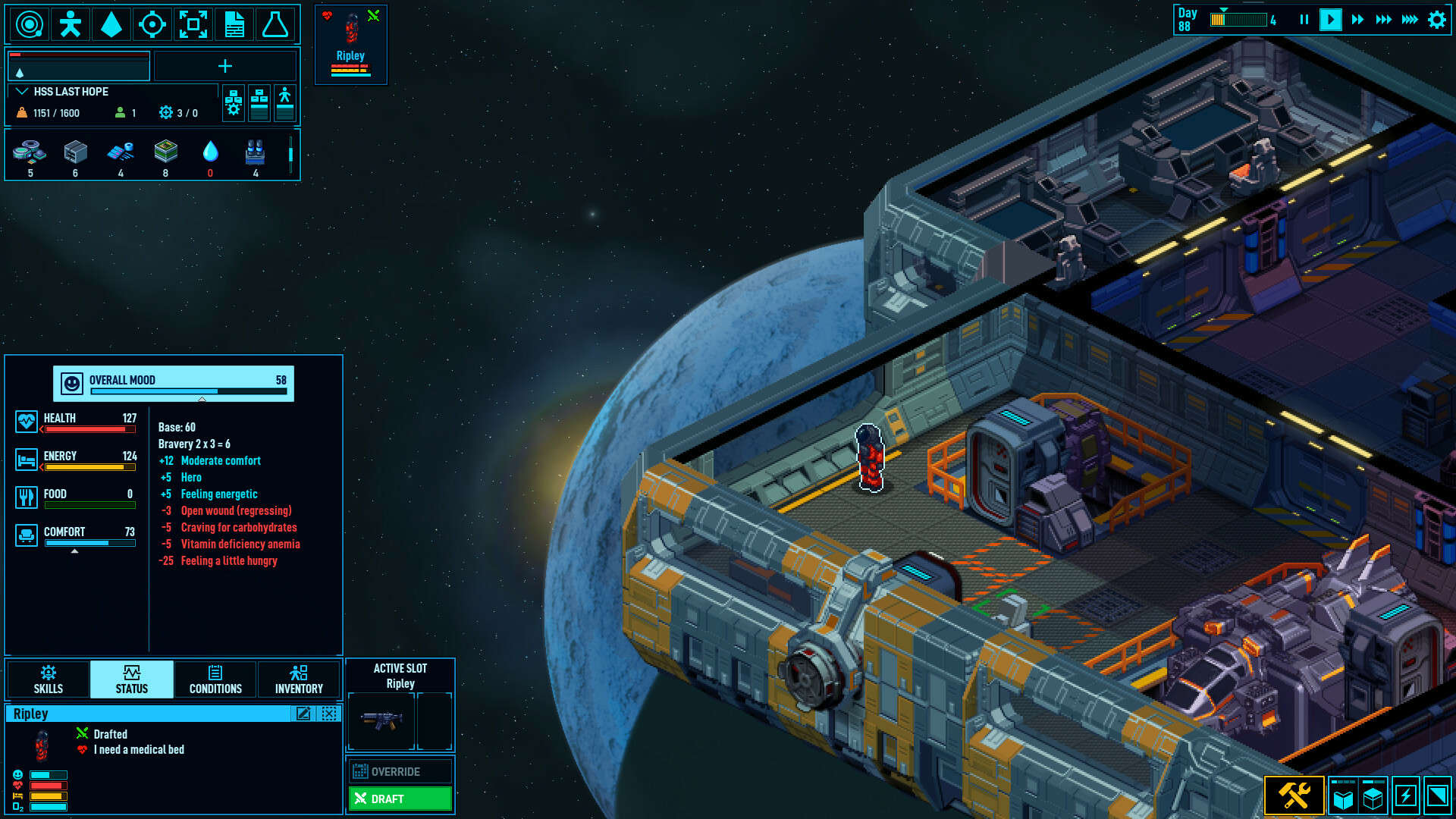The width and height of the screenshot is (1456, 819).
Task: Show the Inventory tab
Action: (x=299, y=679)
